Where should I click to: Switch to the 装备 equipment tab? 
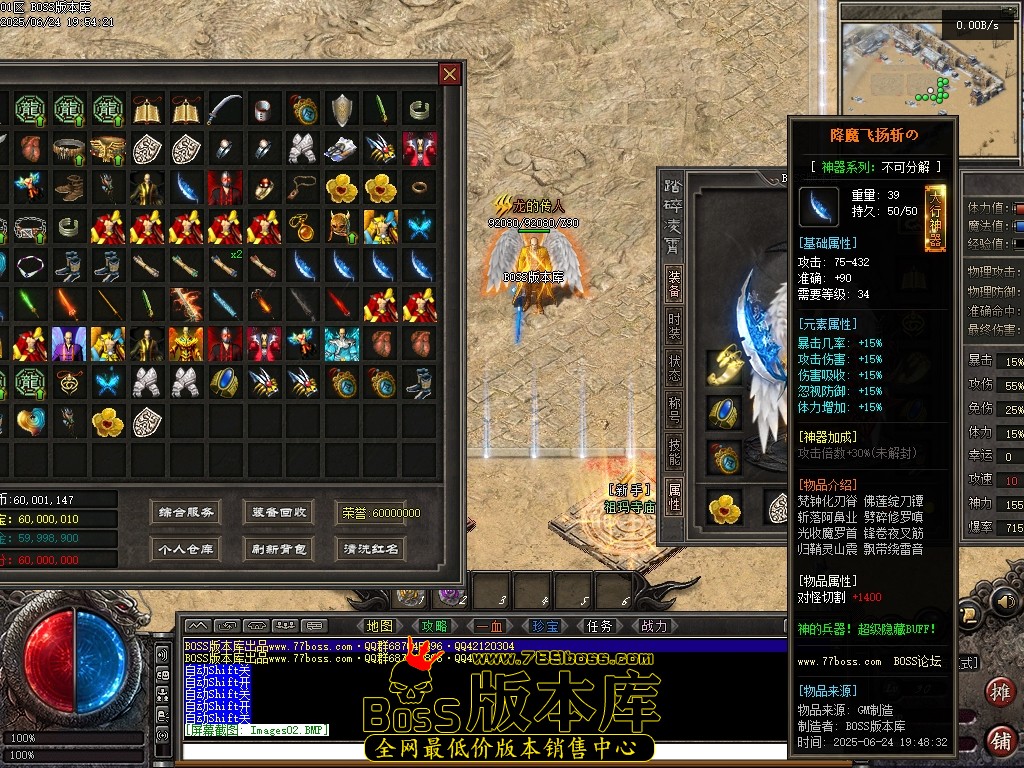(675, 284)
